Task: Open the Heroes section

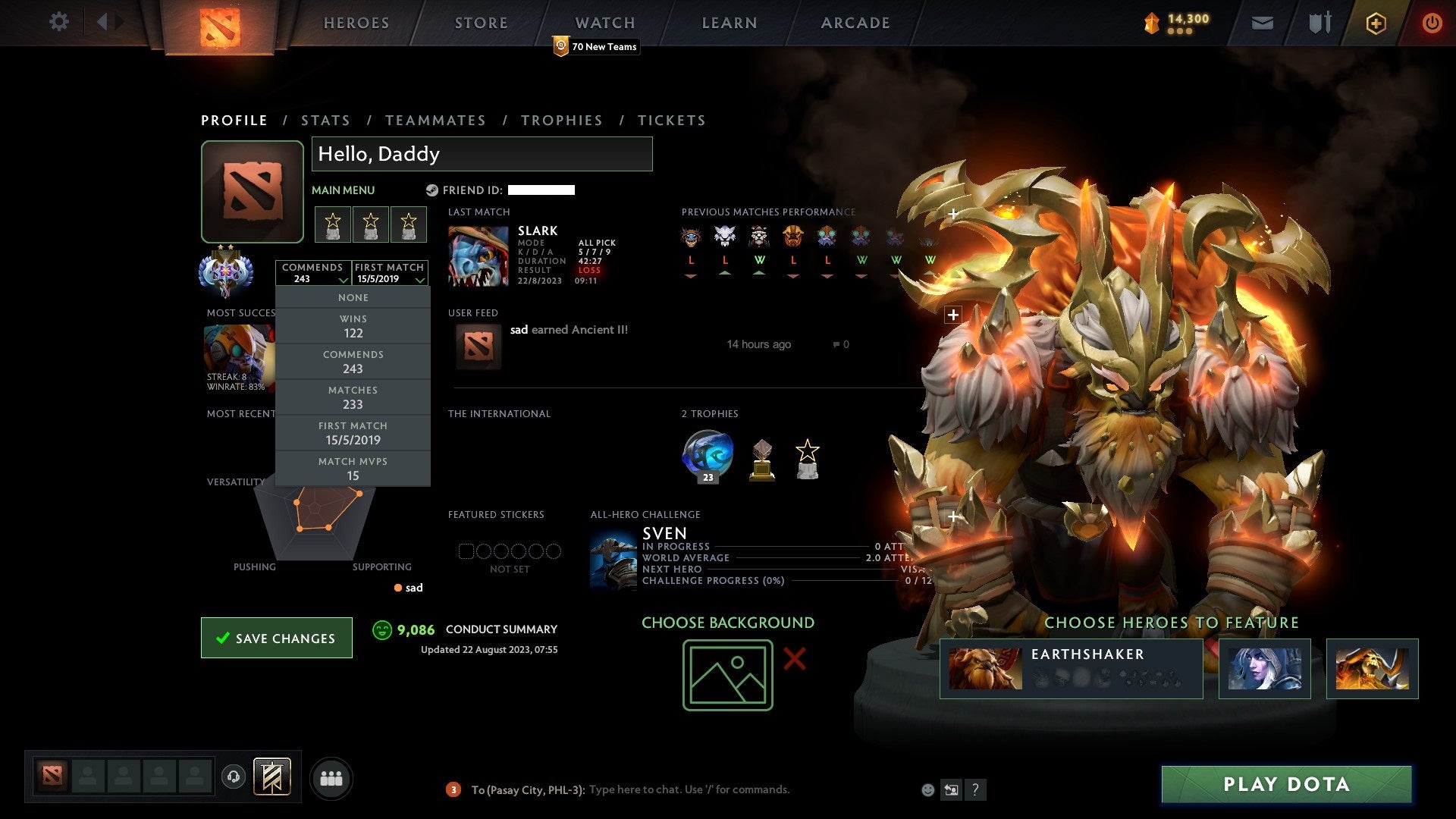Action: point(356,24)
